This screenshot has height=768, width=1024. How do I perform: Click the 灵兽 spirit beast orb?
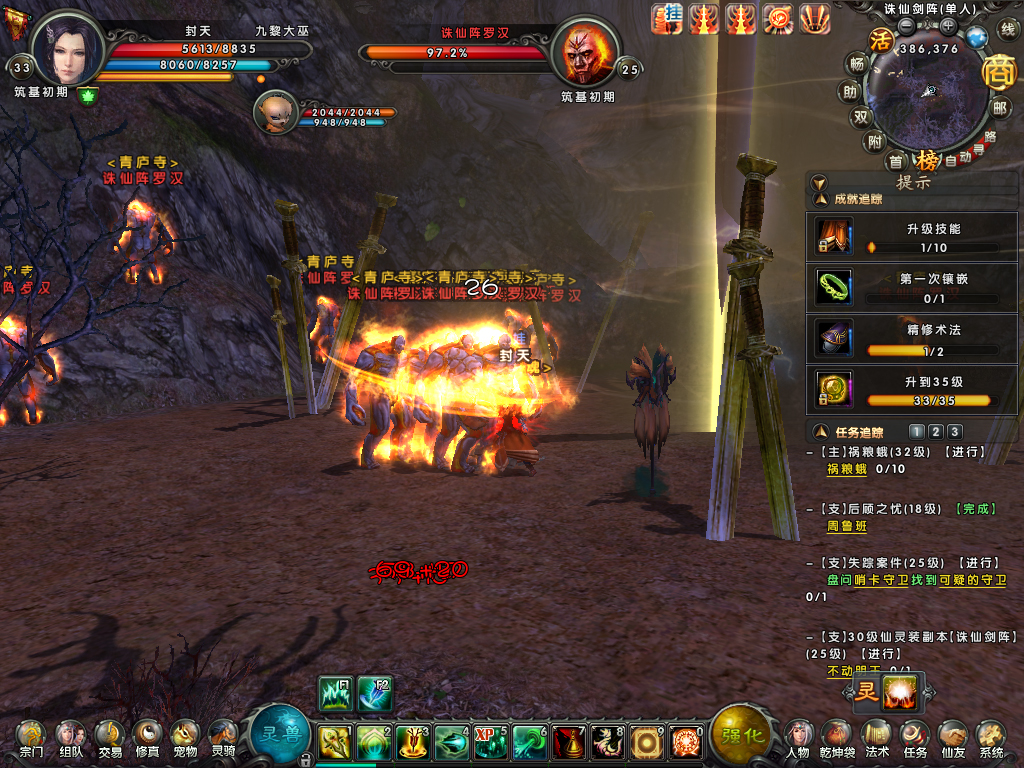point(279,734)
